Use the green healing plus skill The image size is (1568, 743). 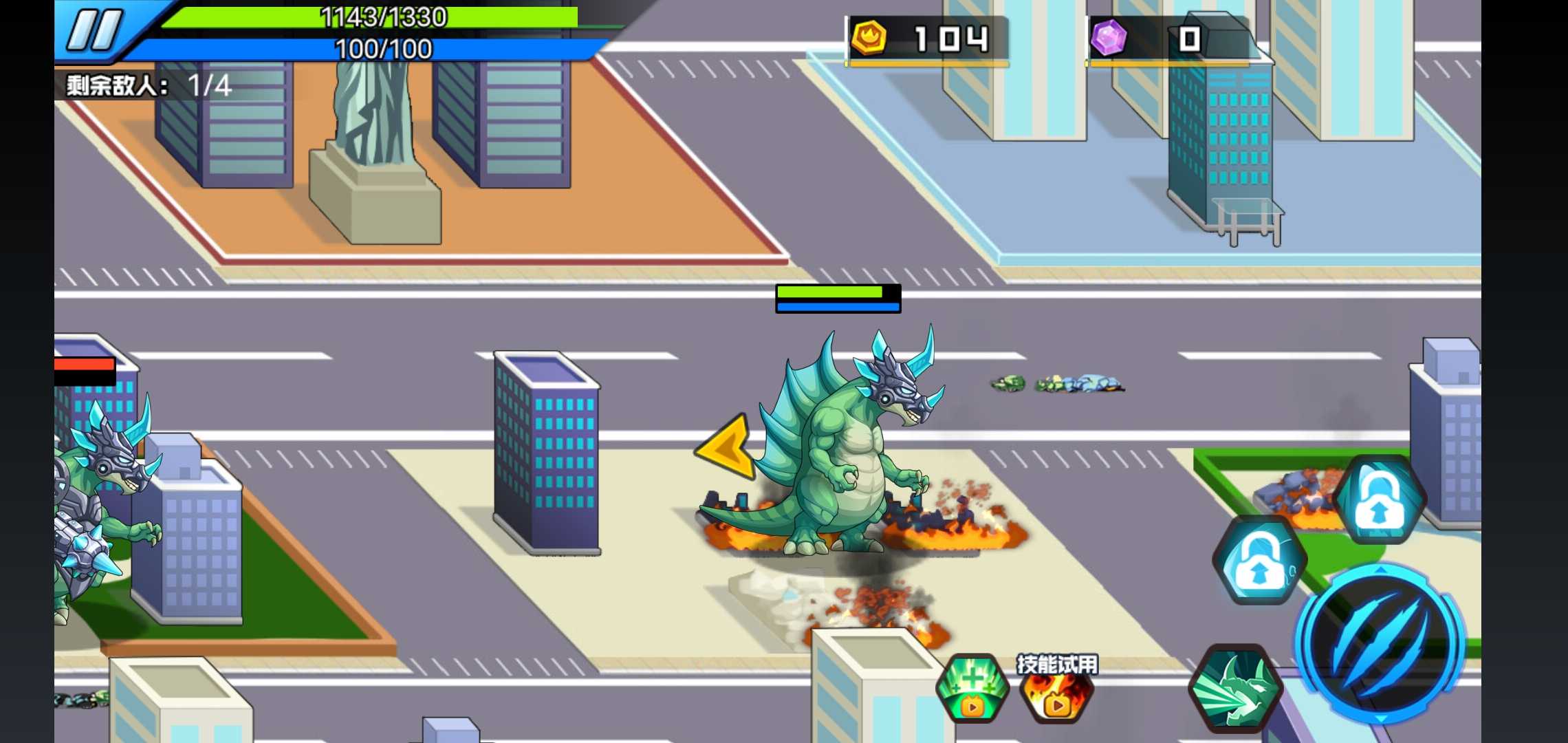(972, 688)
